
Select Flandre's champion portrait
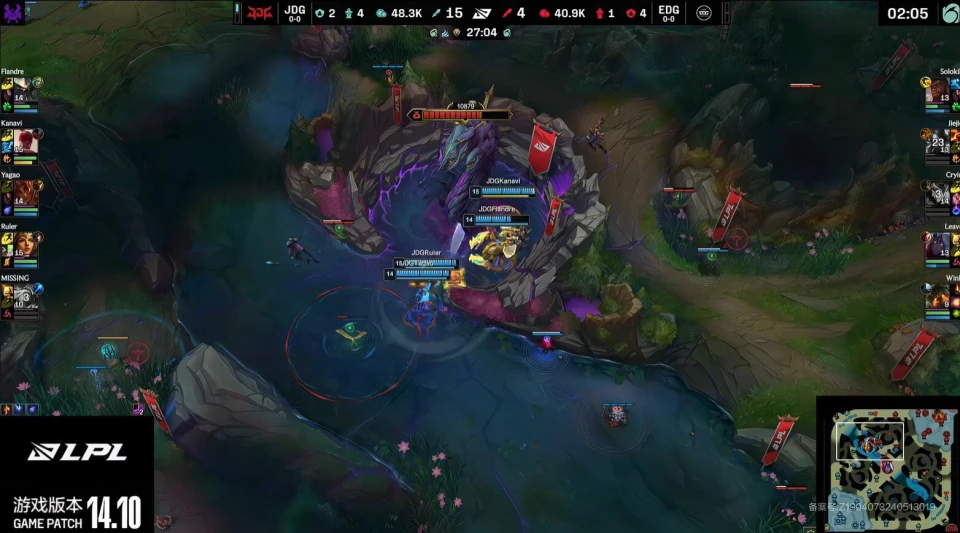click(x=26, y=91)
